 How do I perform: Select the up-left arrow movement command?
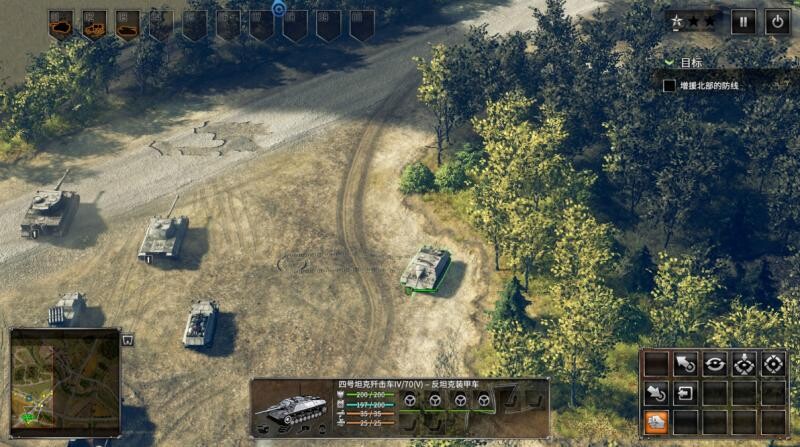tap(686, 364)
